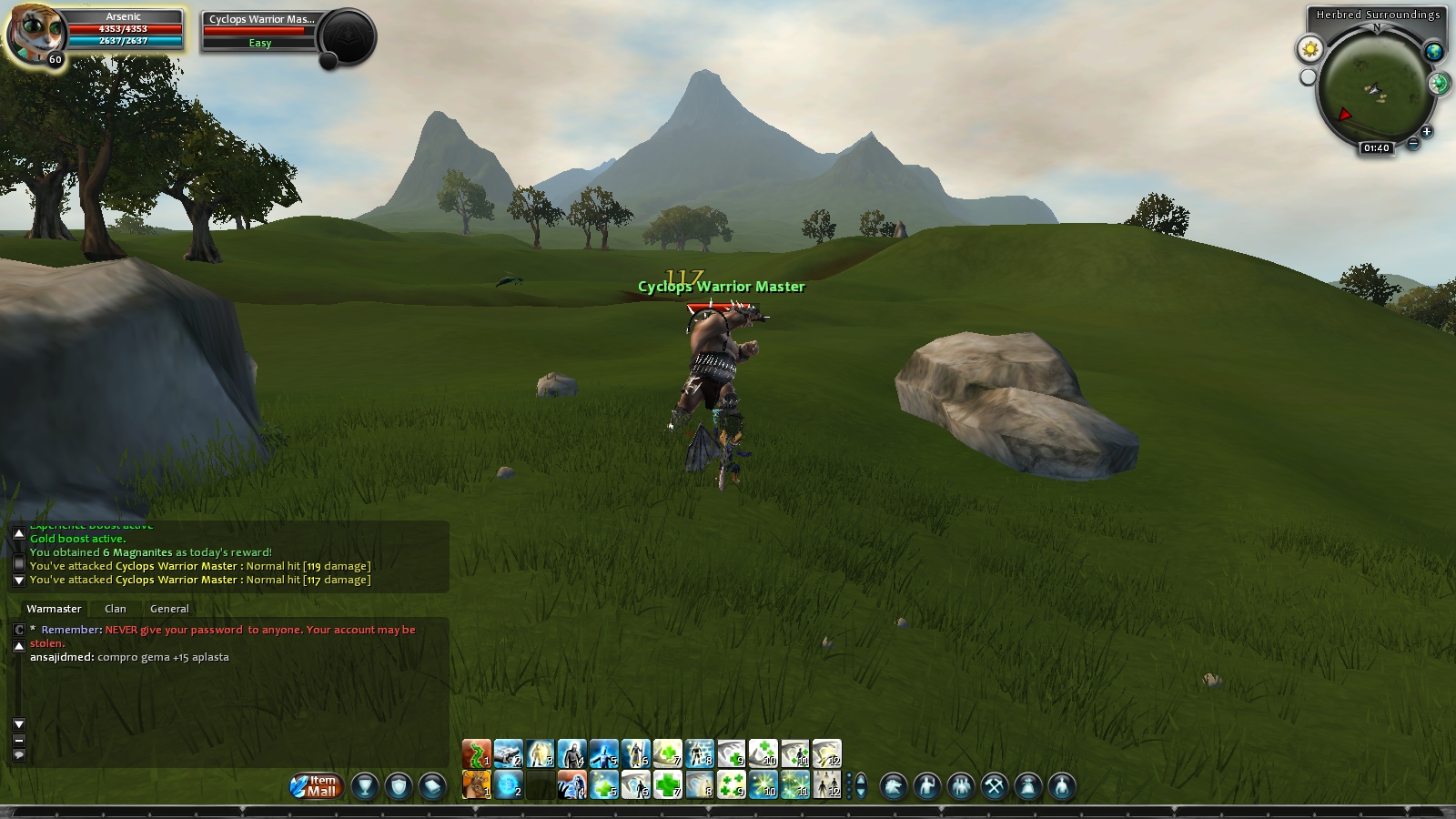Click the goblet-shaped round button
Image resolution: width=1456 pixels, height=819 pixels.
coord(365,786)
